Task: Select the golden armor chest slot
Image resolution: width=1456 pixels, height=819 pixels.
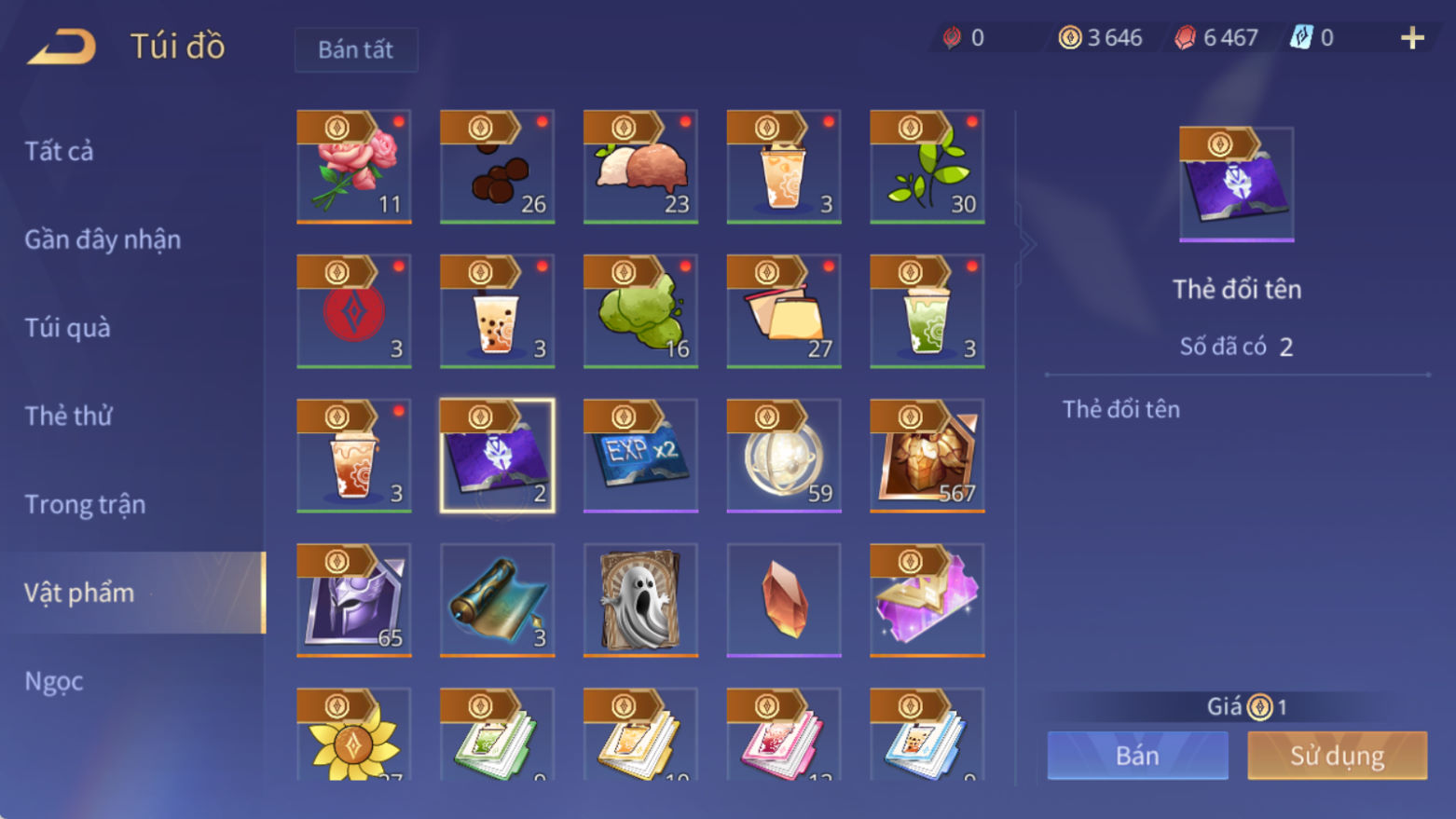Action: (927, 456)
